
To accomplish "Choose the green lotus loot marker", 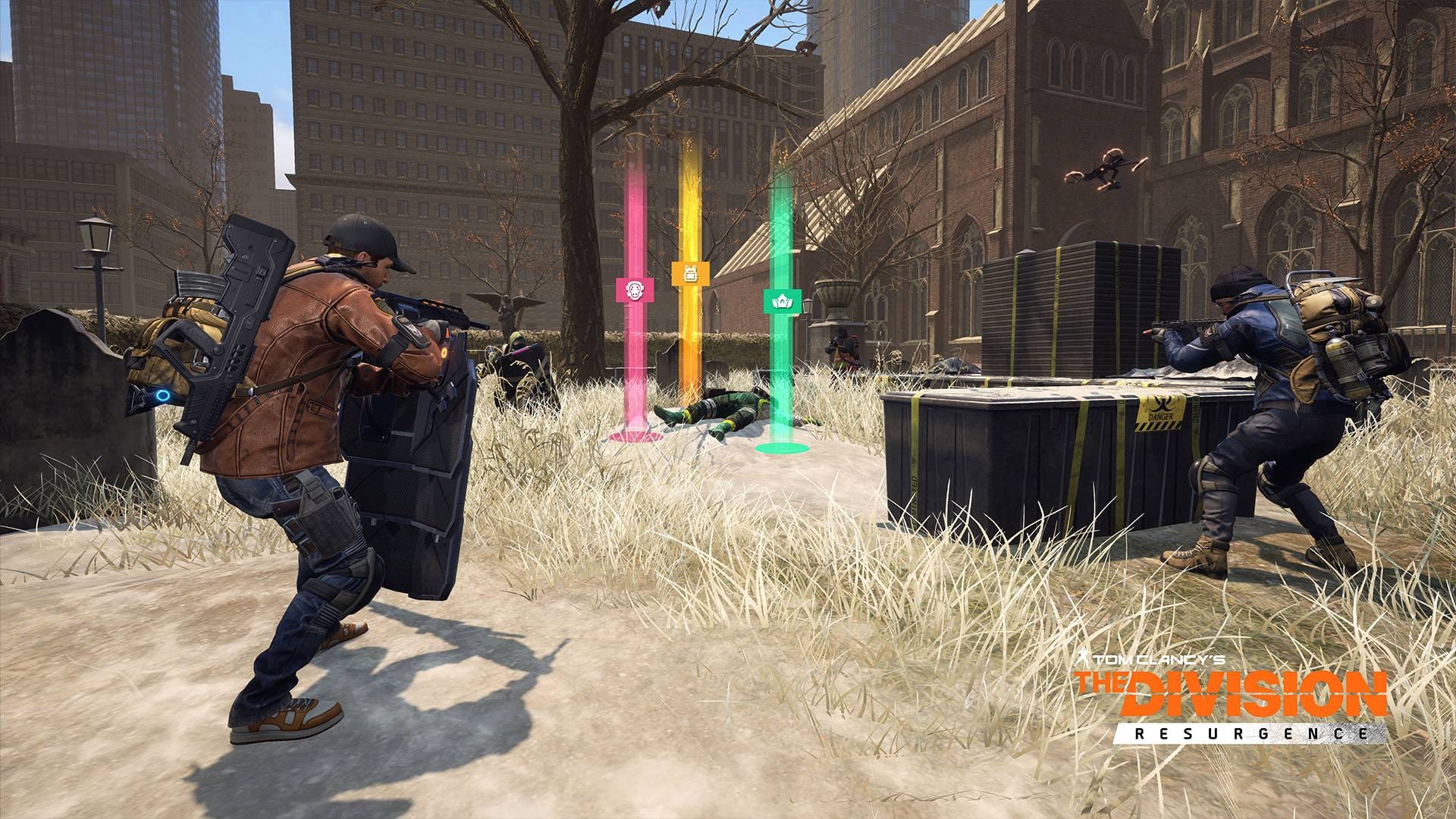I will pyautogui.click(x=780, y=301).
